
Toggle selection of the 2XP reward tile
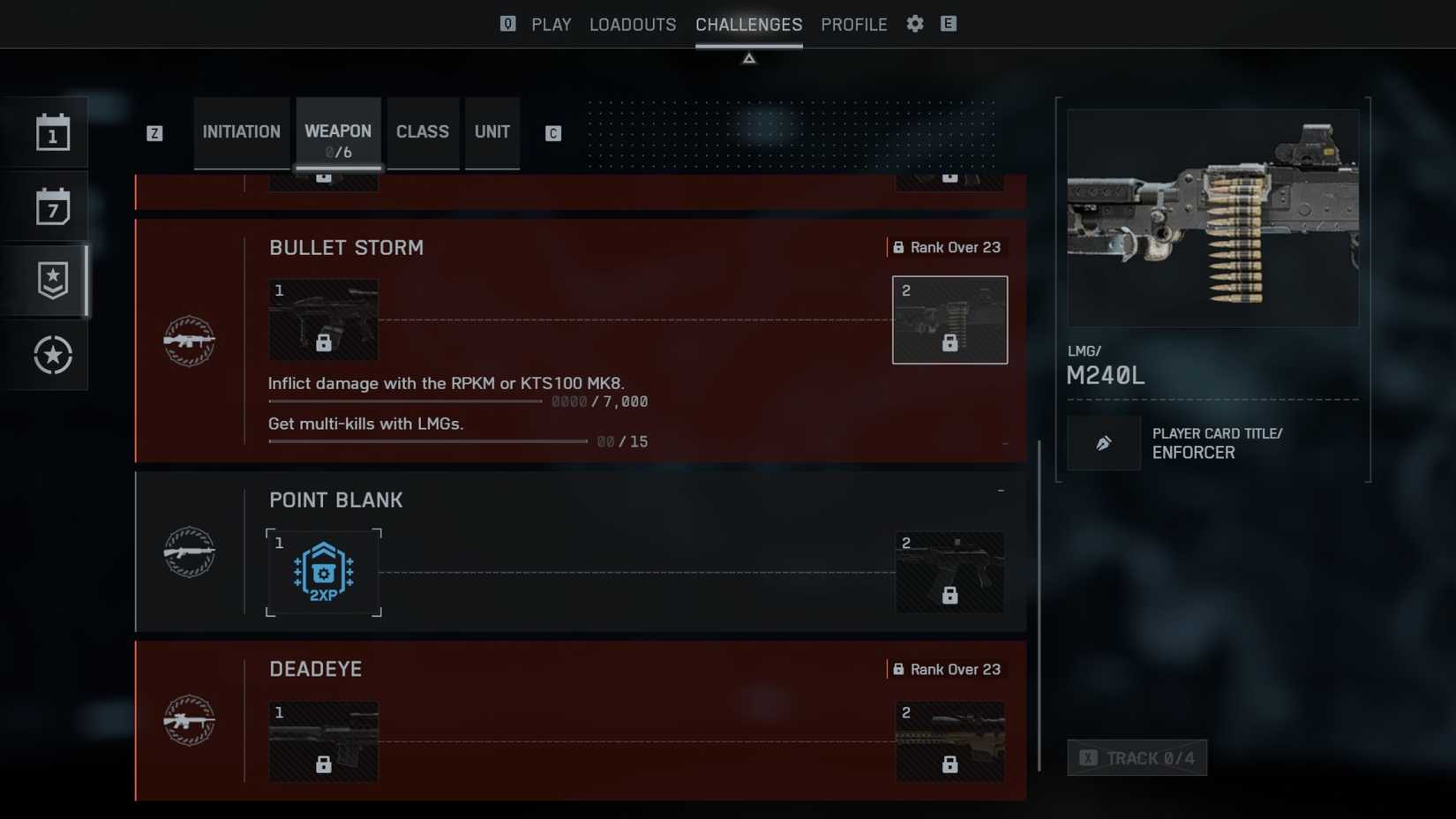click(x=323, y=572)
